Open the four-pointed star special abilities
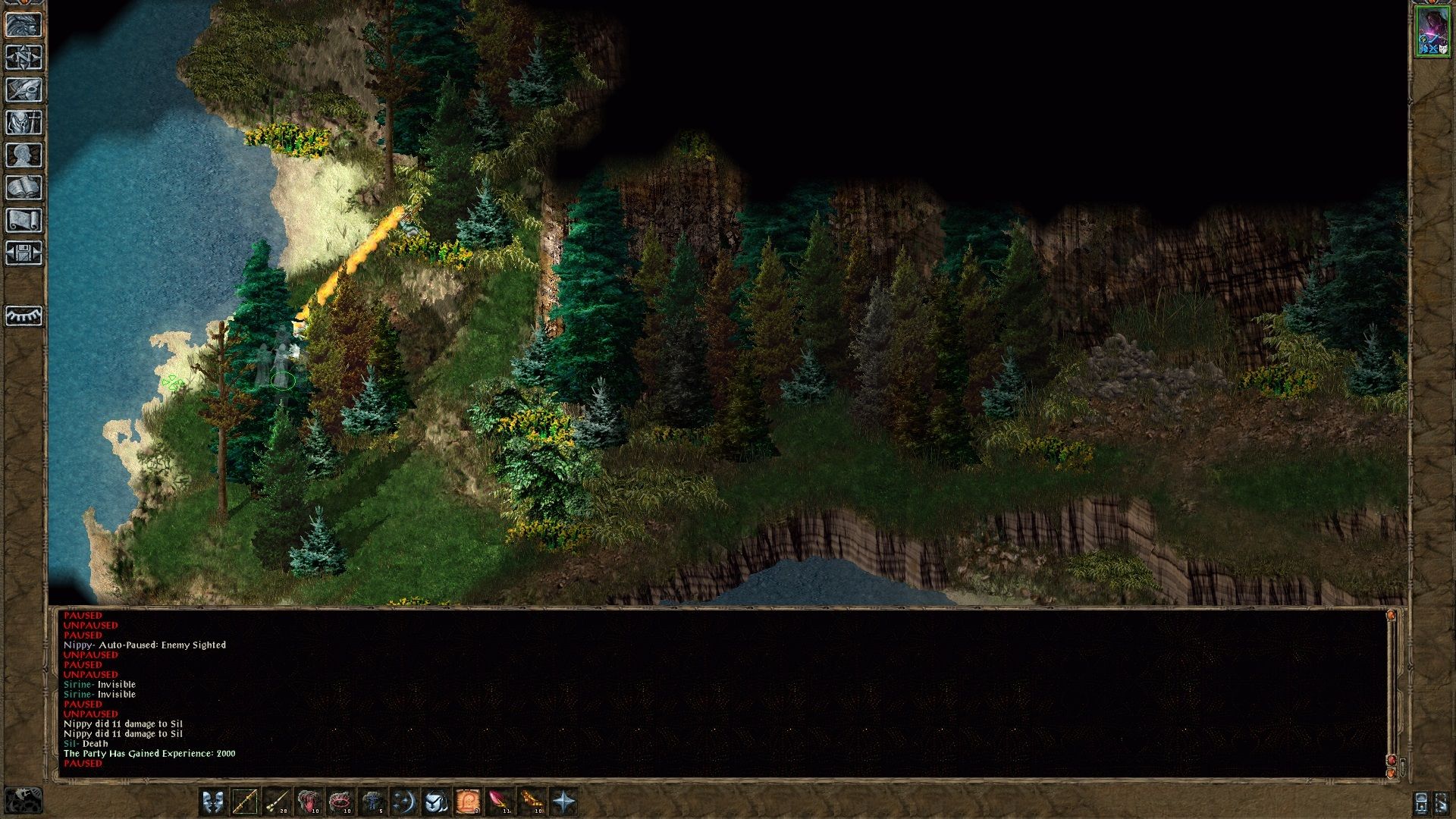Screen dimensions: 1456x819 564,802
